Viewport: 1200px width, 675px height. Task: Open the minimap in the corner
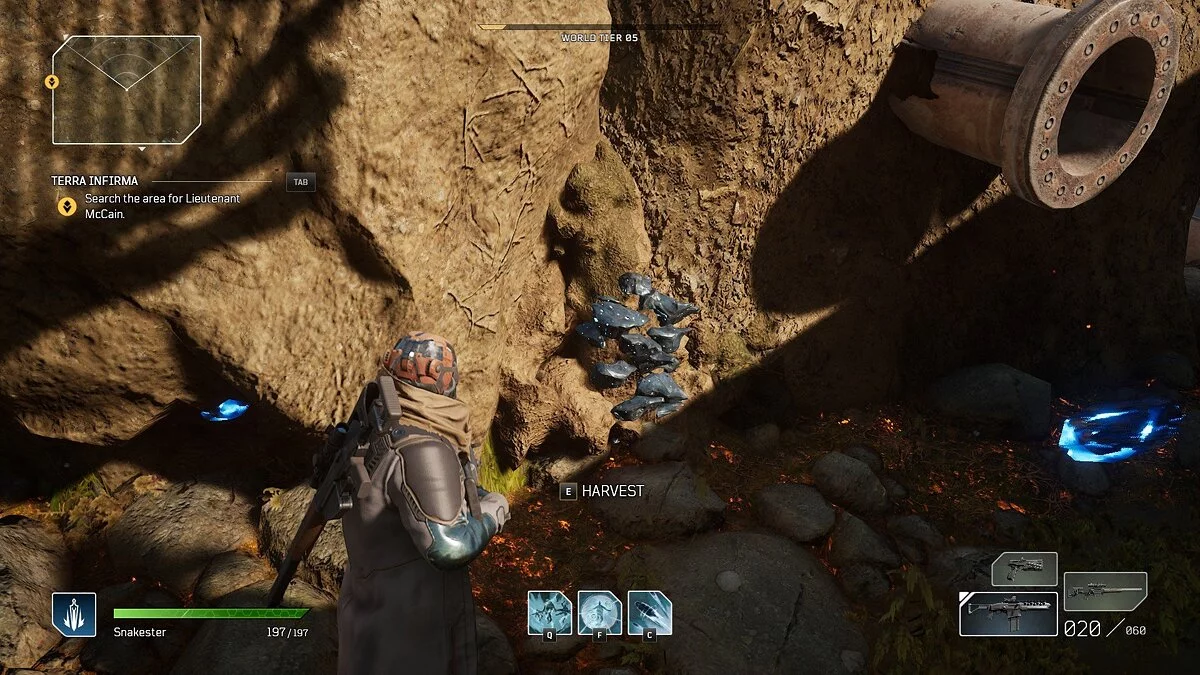[127, 90]
